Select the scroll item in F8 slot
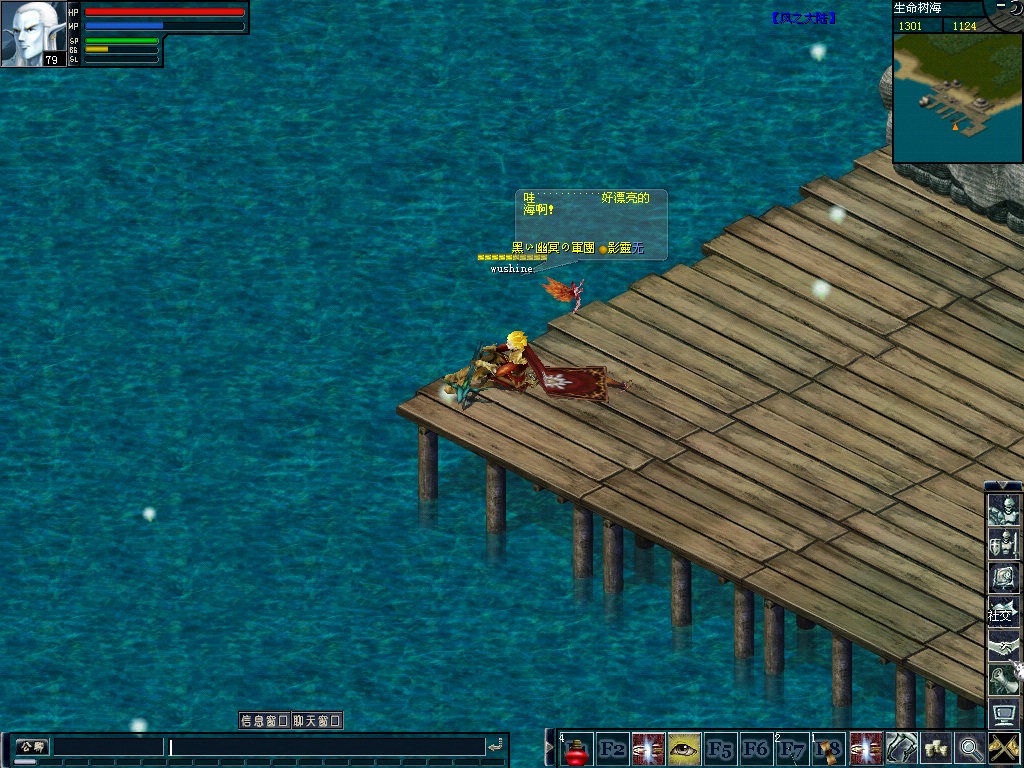 pos(828,749)
